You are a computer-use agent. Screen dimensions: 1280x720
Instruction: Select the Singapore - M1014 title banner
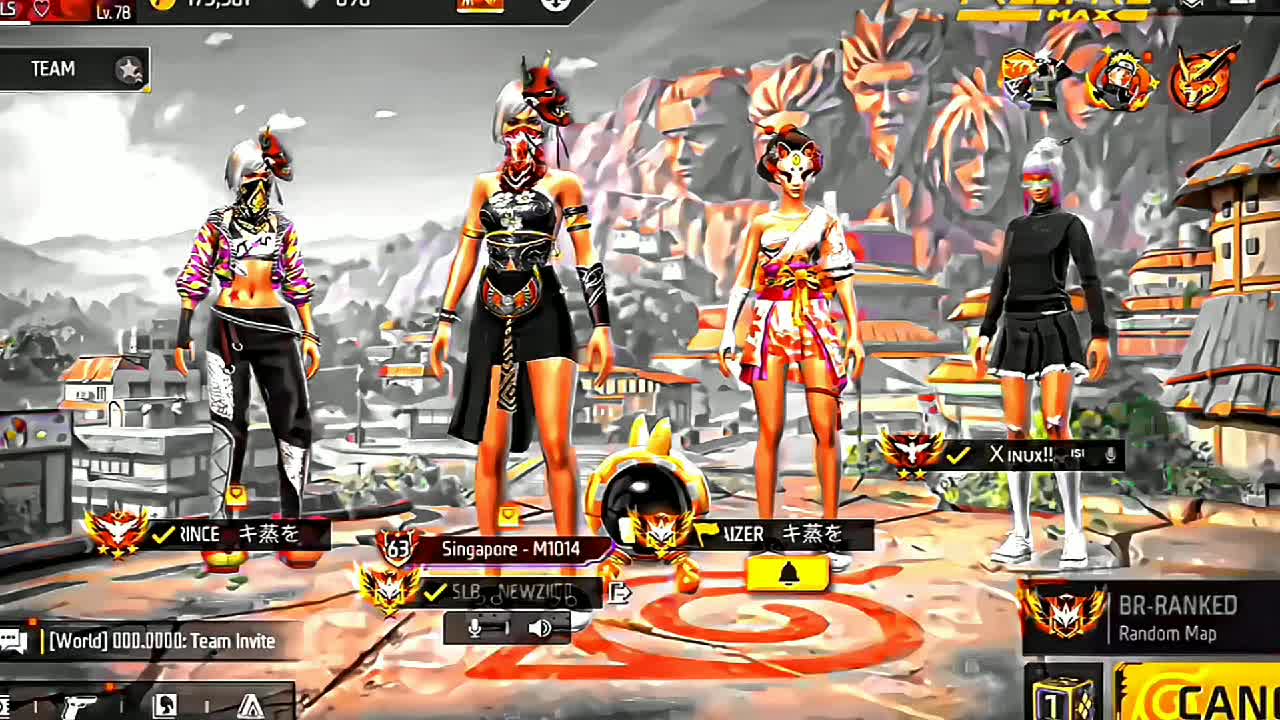[x=510, y=549]
